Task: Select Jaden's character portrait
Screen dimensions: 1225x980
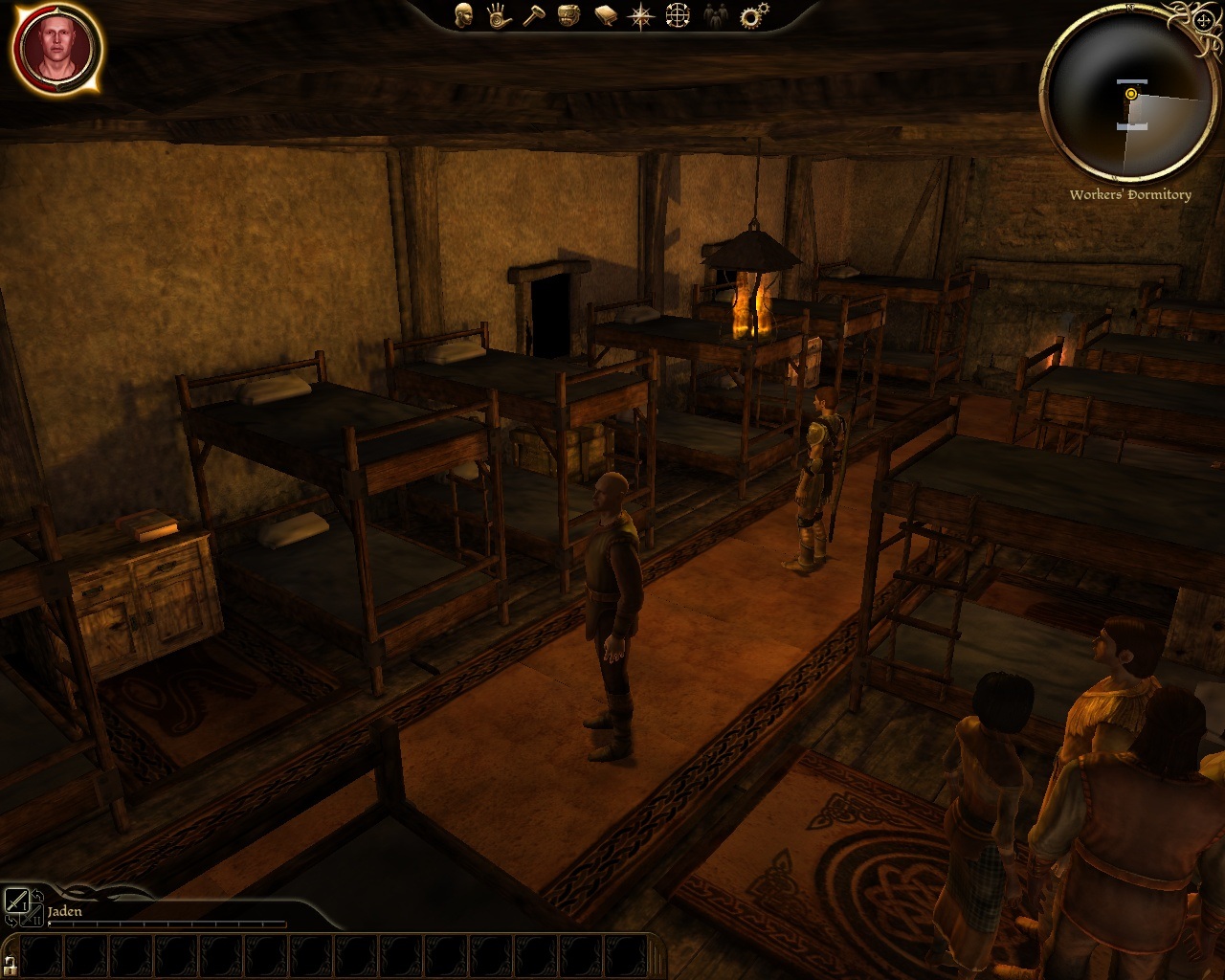Action: pyautogui.click(x=56, y=48)
